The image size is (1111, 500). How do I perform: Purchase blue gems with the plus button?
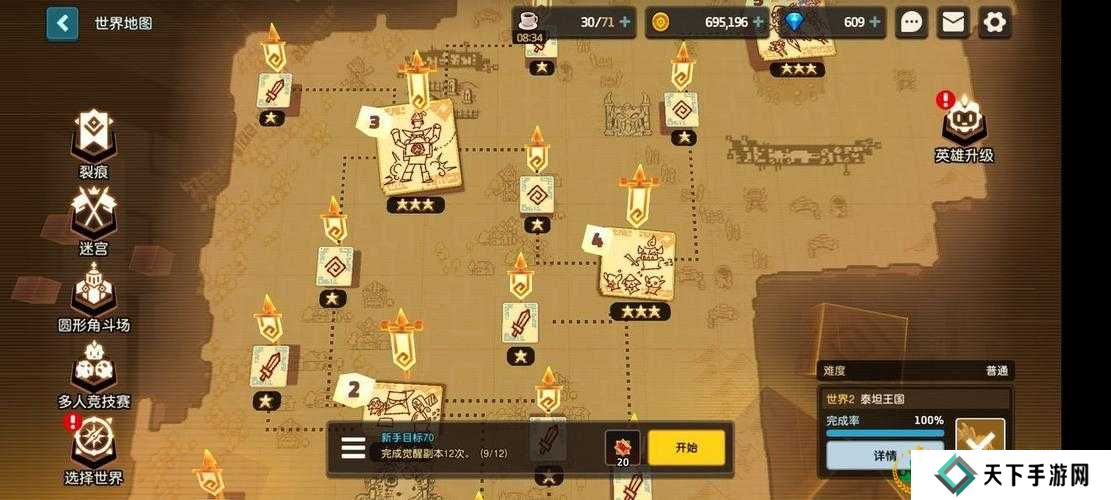[876, 22]
